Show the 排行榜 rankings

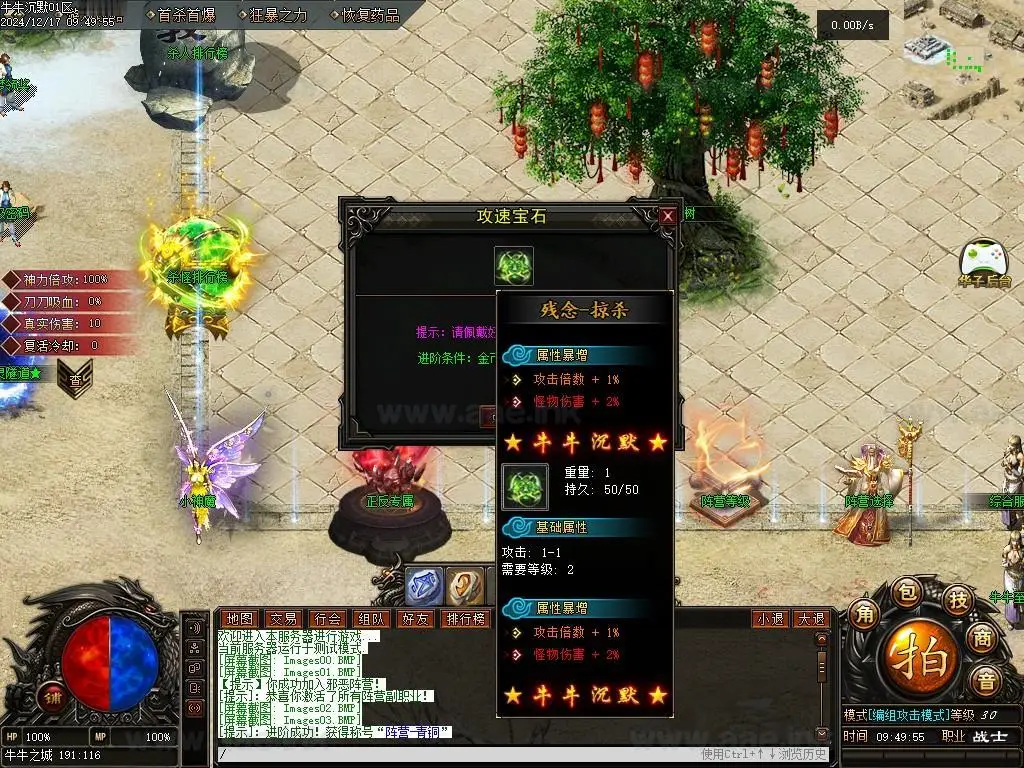click(x=466, y=619)
